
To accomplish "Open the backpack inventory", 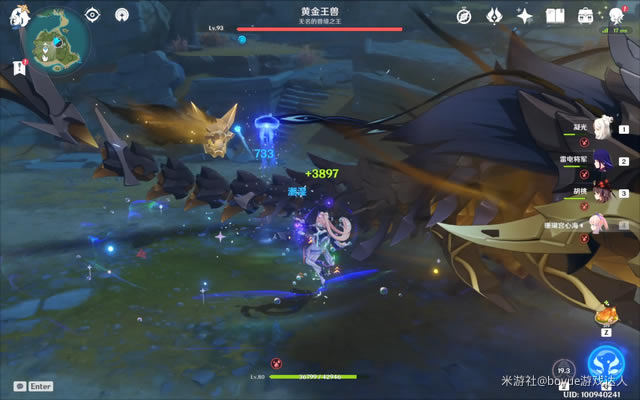I will pyautogui.click(x=586, y=16).
